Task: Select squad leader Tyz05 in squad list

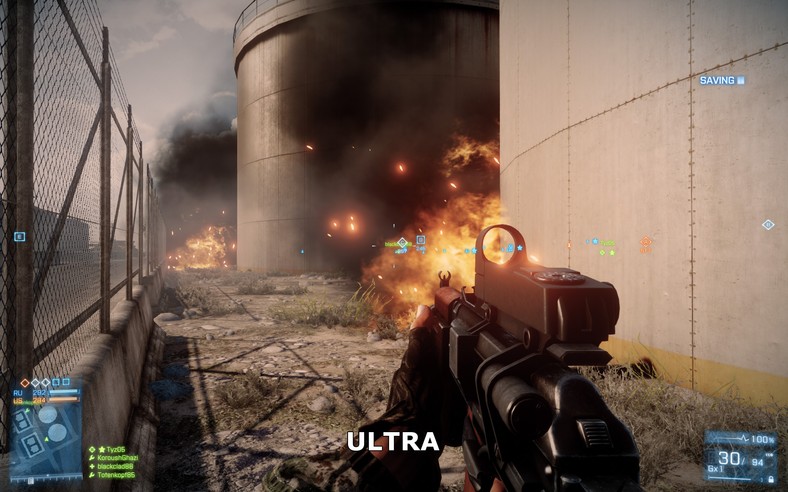Action: [107, 450]
